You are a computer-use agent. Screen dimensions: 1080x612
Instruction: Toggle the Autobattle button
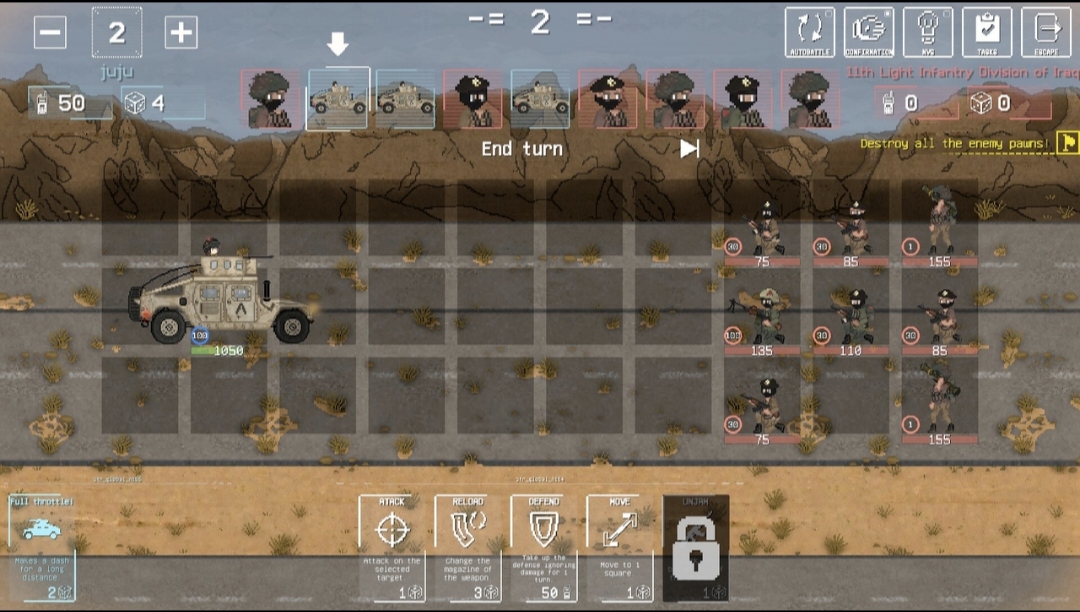point(809,32)
